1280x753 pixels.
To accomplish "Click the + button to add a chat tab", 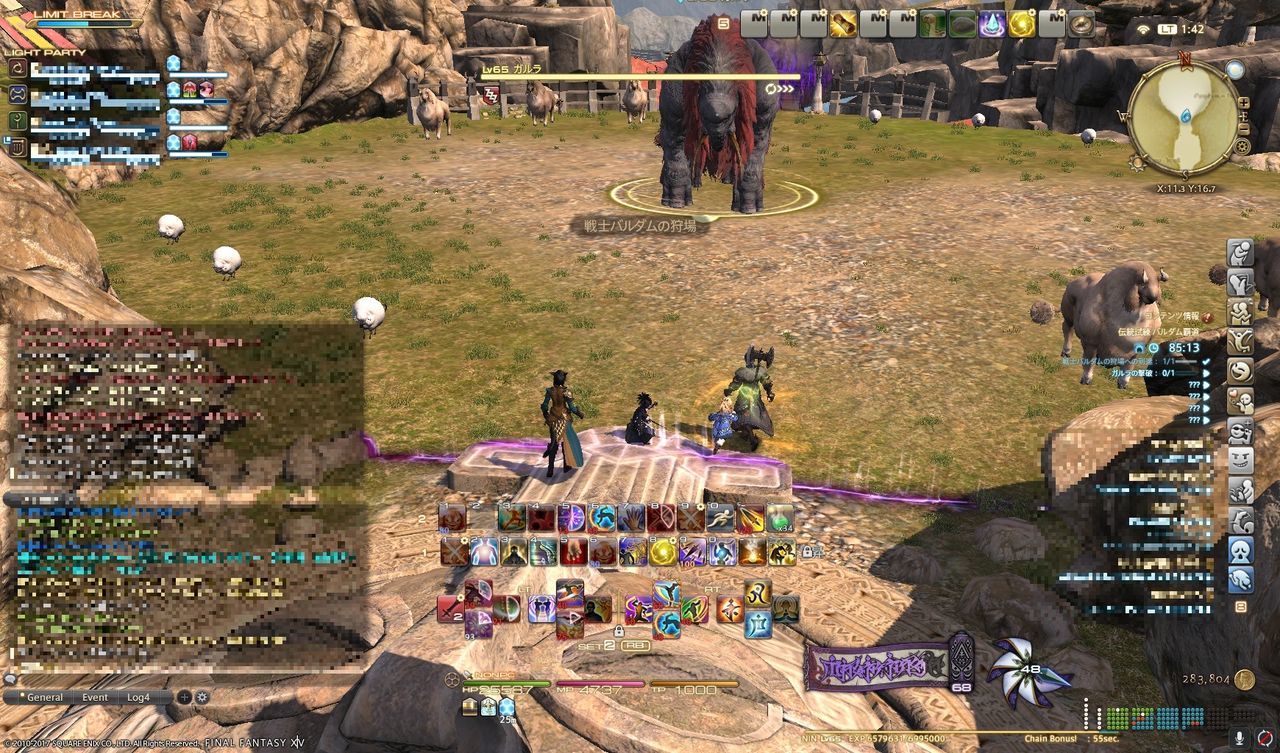I will (x=185, y=697).
